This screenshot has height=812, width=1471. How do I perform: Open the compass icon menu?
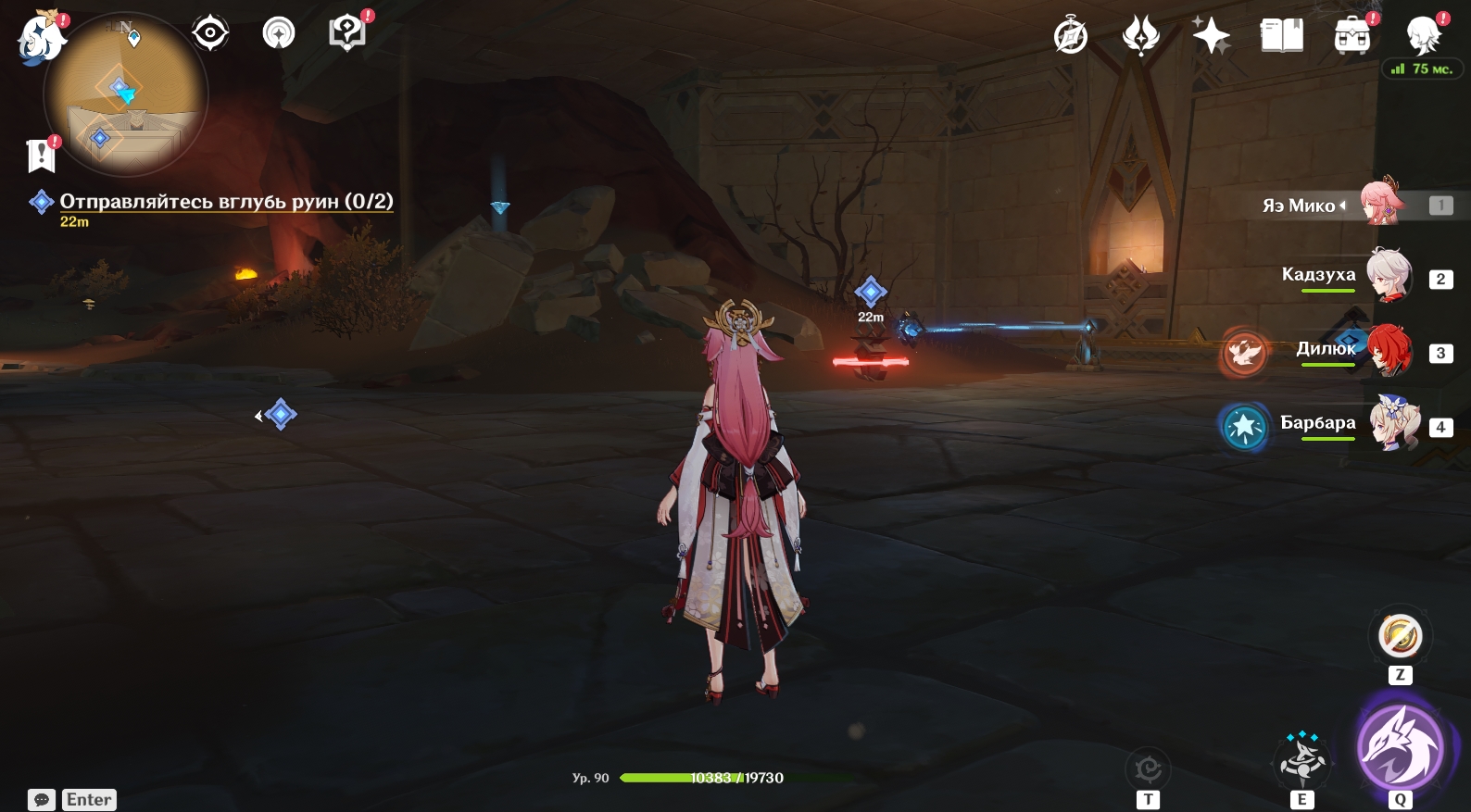(x=1071, y=37)
